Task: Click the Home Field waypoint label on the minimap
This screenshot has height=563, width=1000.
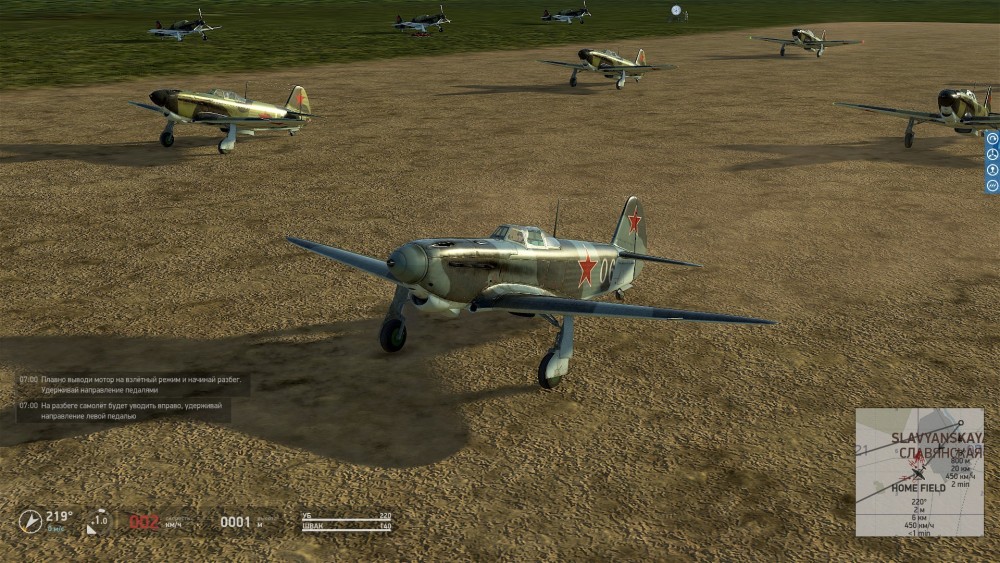Action: 918,488
